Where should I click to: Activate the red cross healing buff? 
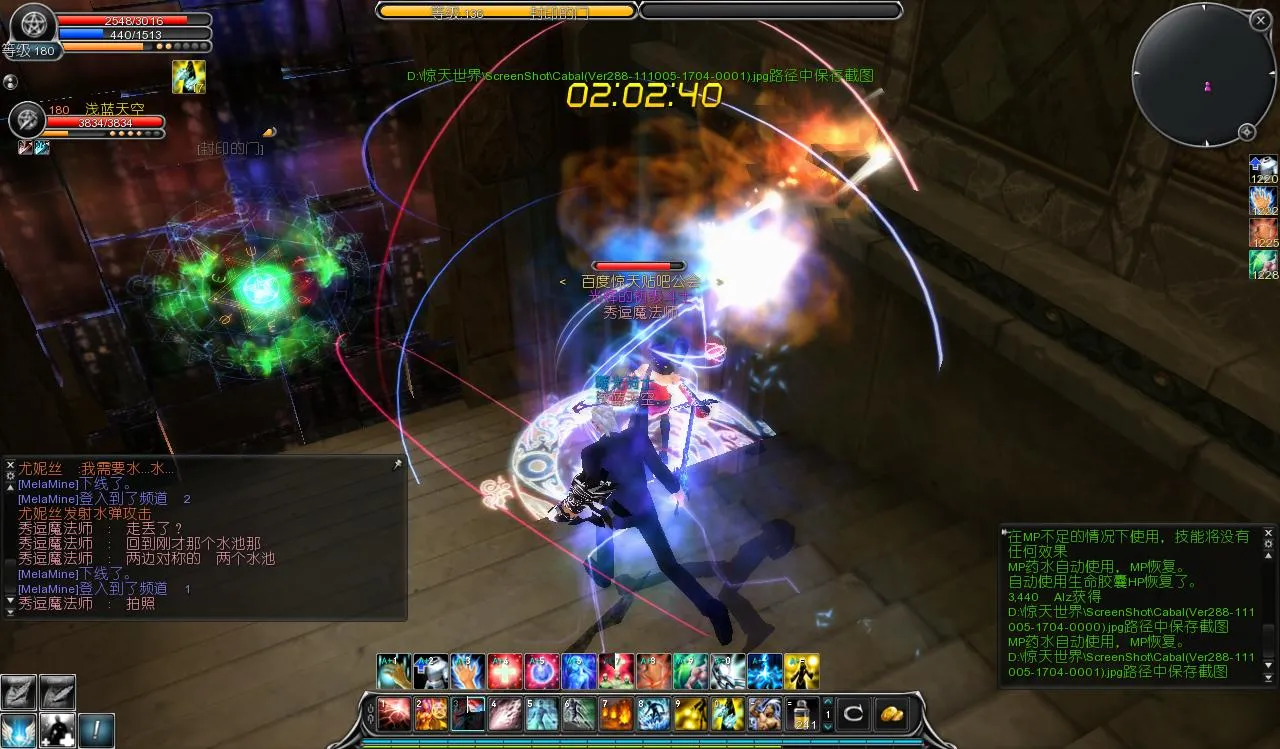[x=504, y=672]
